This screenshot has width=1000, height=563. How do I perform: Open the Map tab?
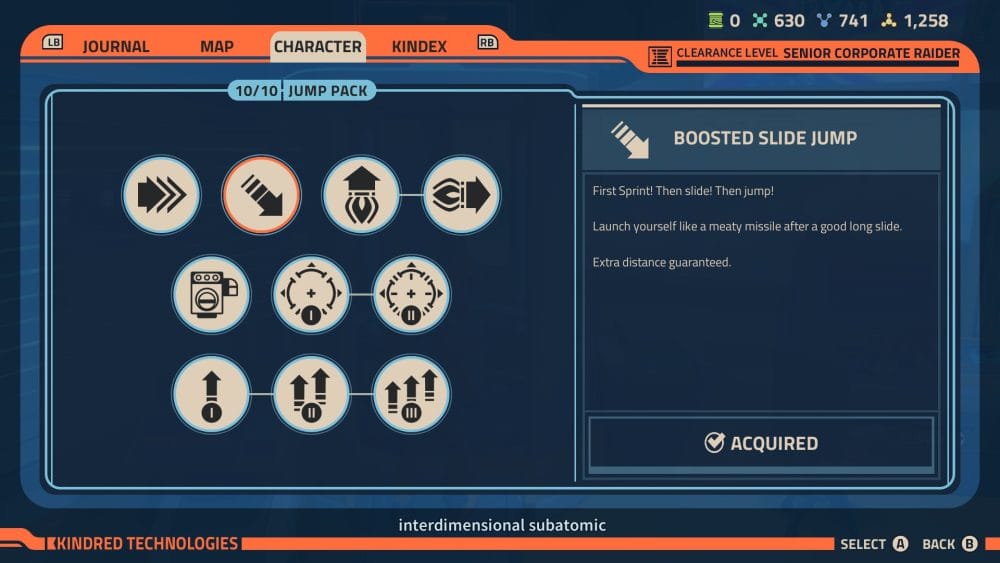[217, 46]
